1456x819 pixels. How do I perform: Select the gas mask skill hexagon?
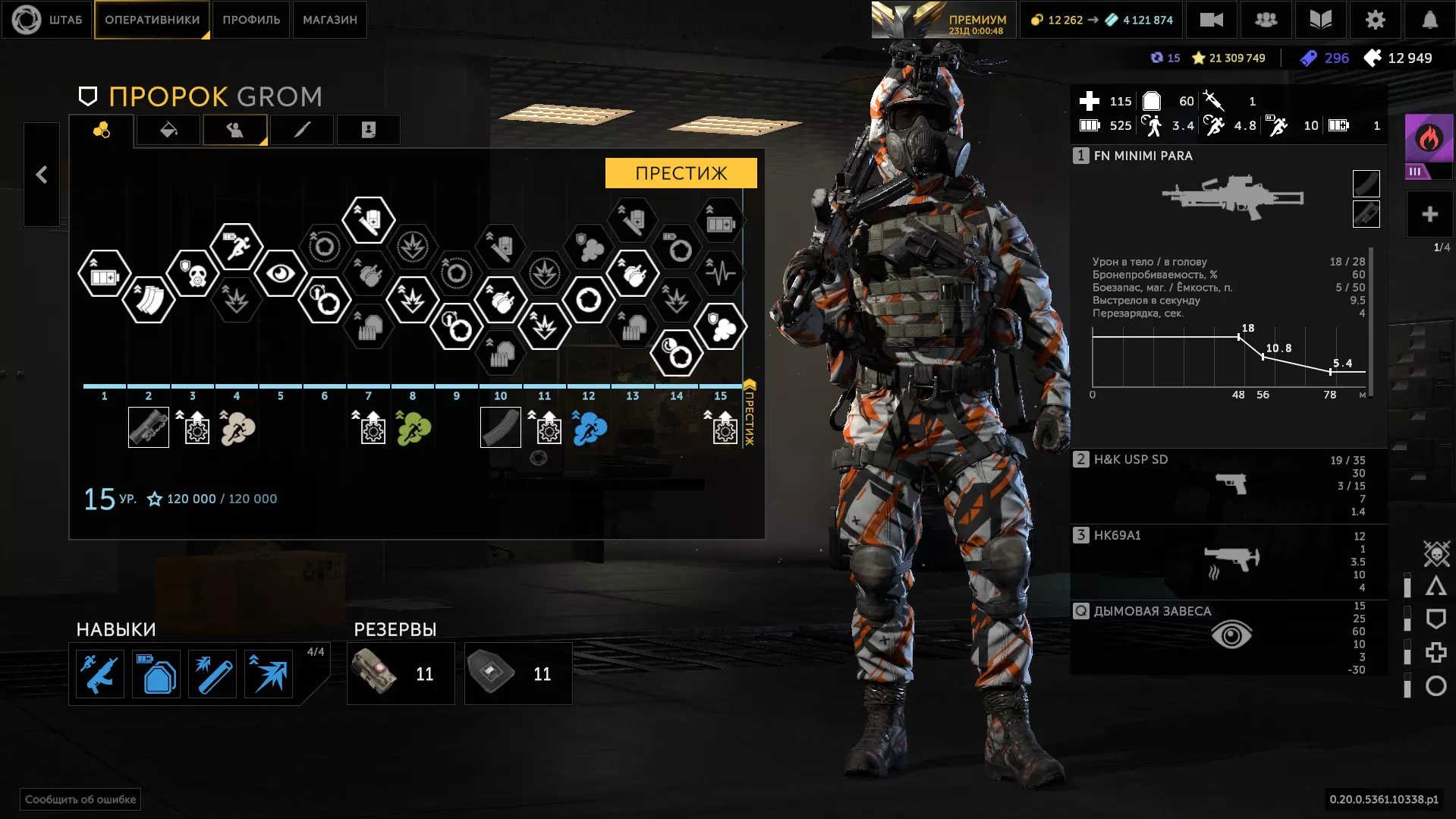(x=193, y=273)
